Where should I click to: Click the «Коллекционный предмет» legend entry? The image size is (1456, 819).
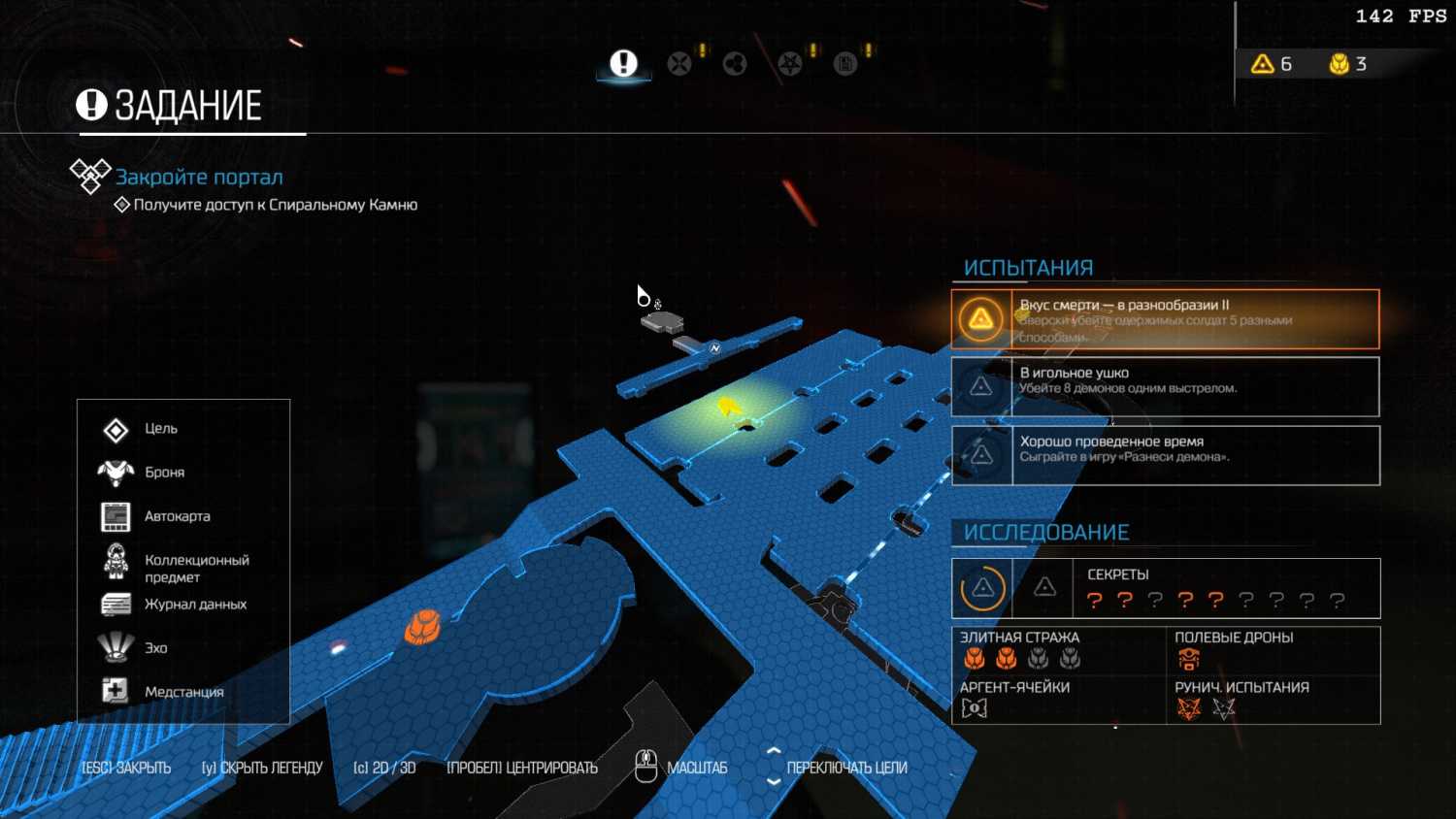[196, 568]
